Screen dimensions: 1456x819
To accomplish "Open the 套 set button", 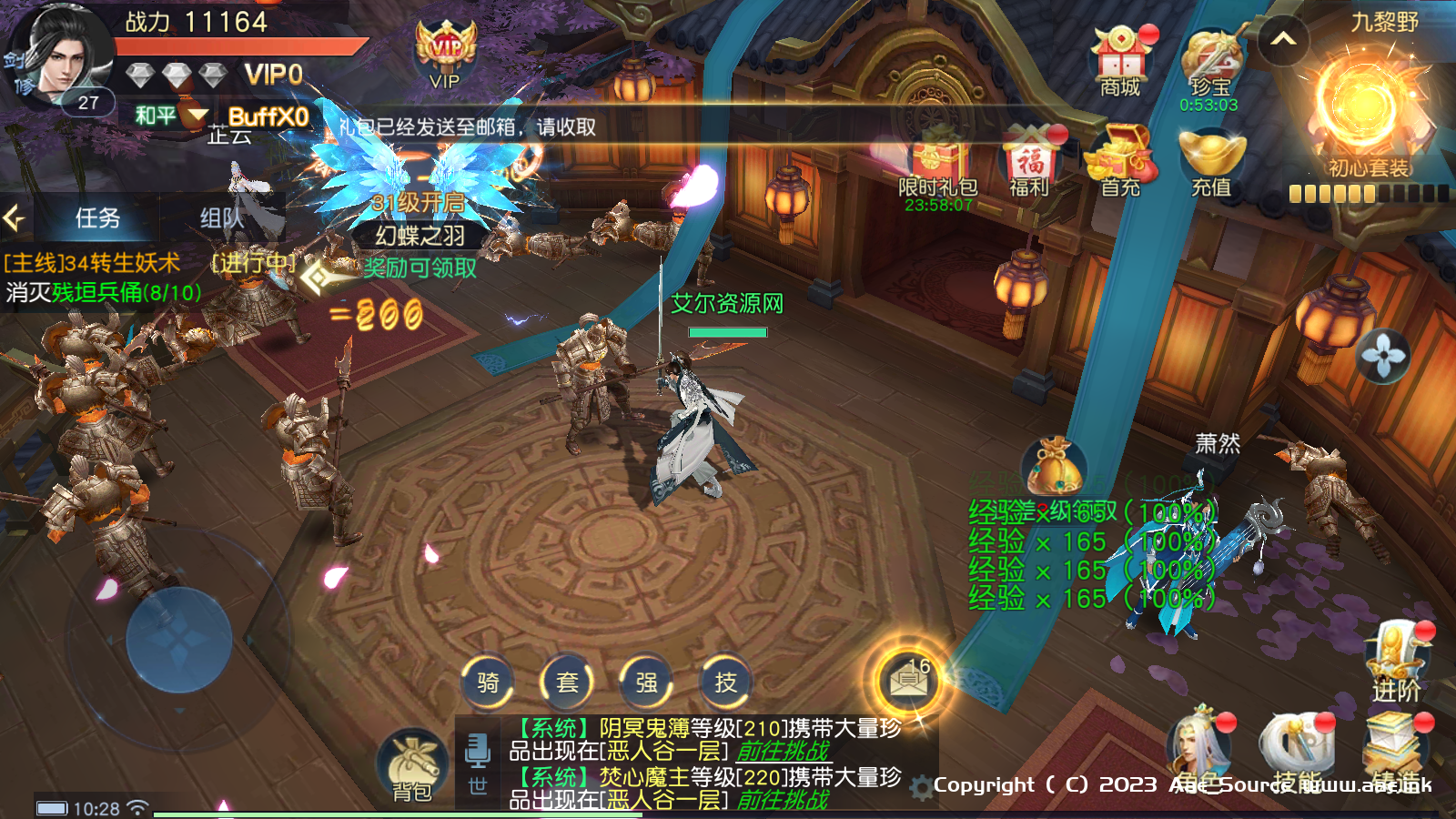I will click(567, 682).
